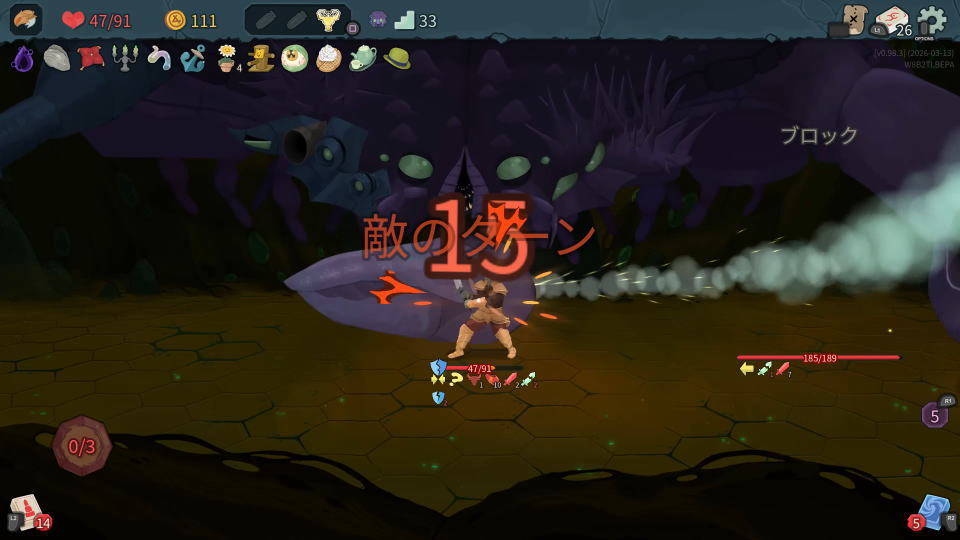Open the options gear menu
Image resolution: width=960 pixels, height=540 pixels.
click(931, 19)
